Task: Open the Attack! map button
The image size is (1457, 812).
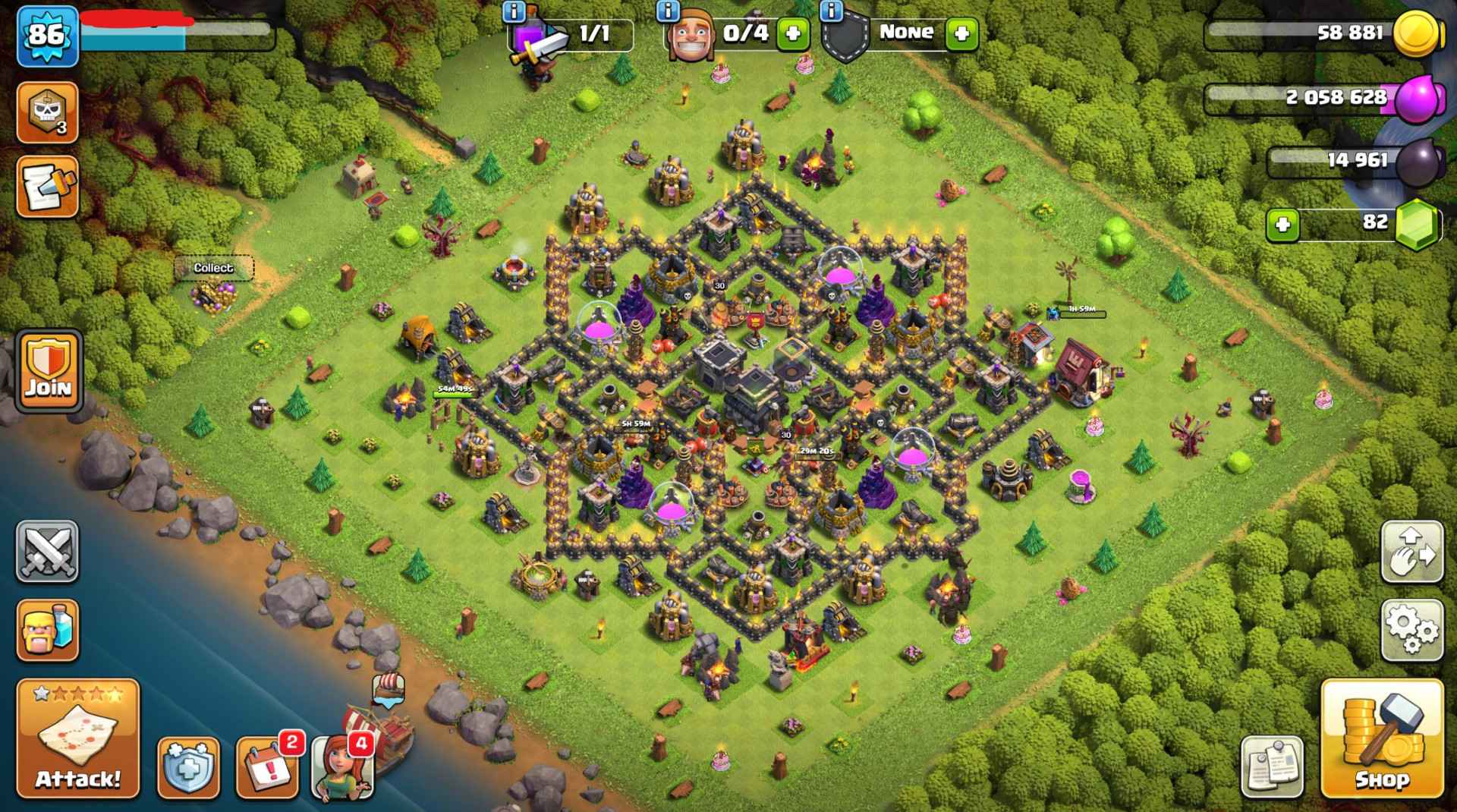Action: (x=78, y=739)
